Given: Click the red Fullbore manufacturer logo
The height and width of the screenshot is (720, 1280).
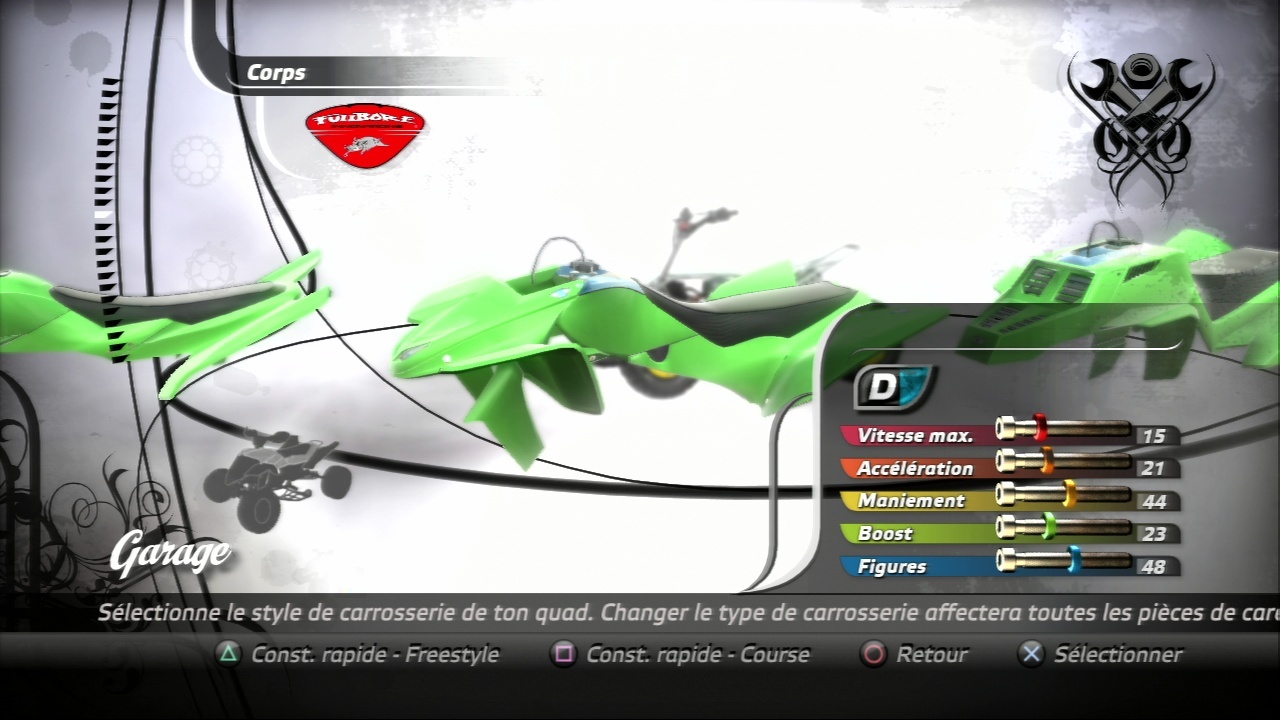Looking at the screenshot, I should tap(365, 135).
